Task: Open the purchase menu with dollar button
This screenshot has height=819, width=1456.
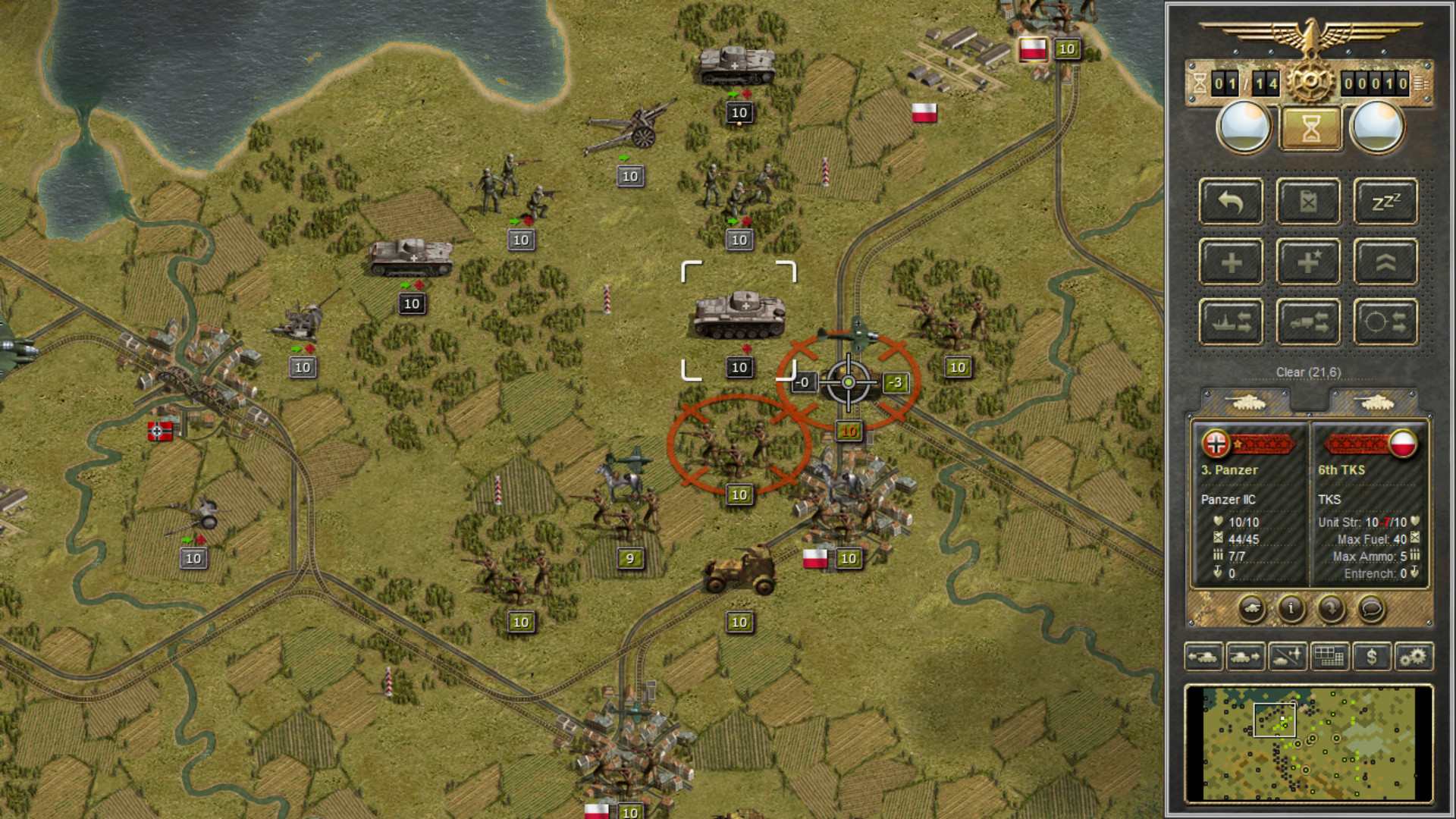Action: coord(1371,657)
